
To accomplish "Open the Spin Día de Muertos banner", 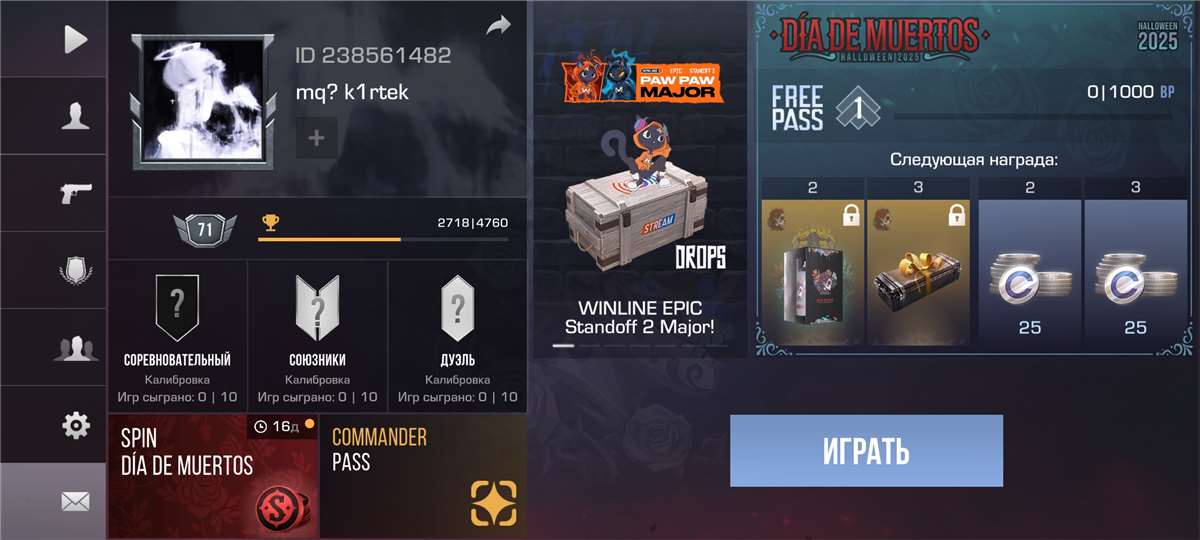I will (213, 477).
